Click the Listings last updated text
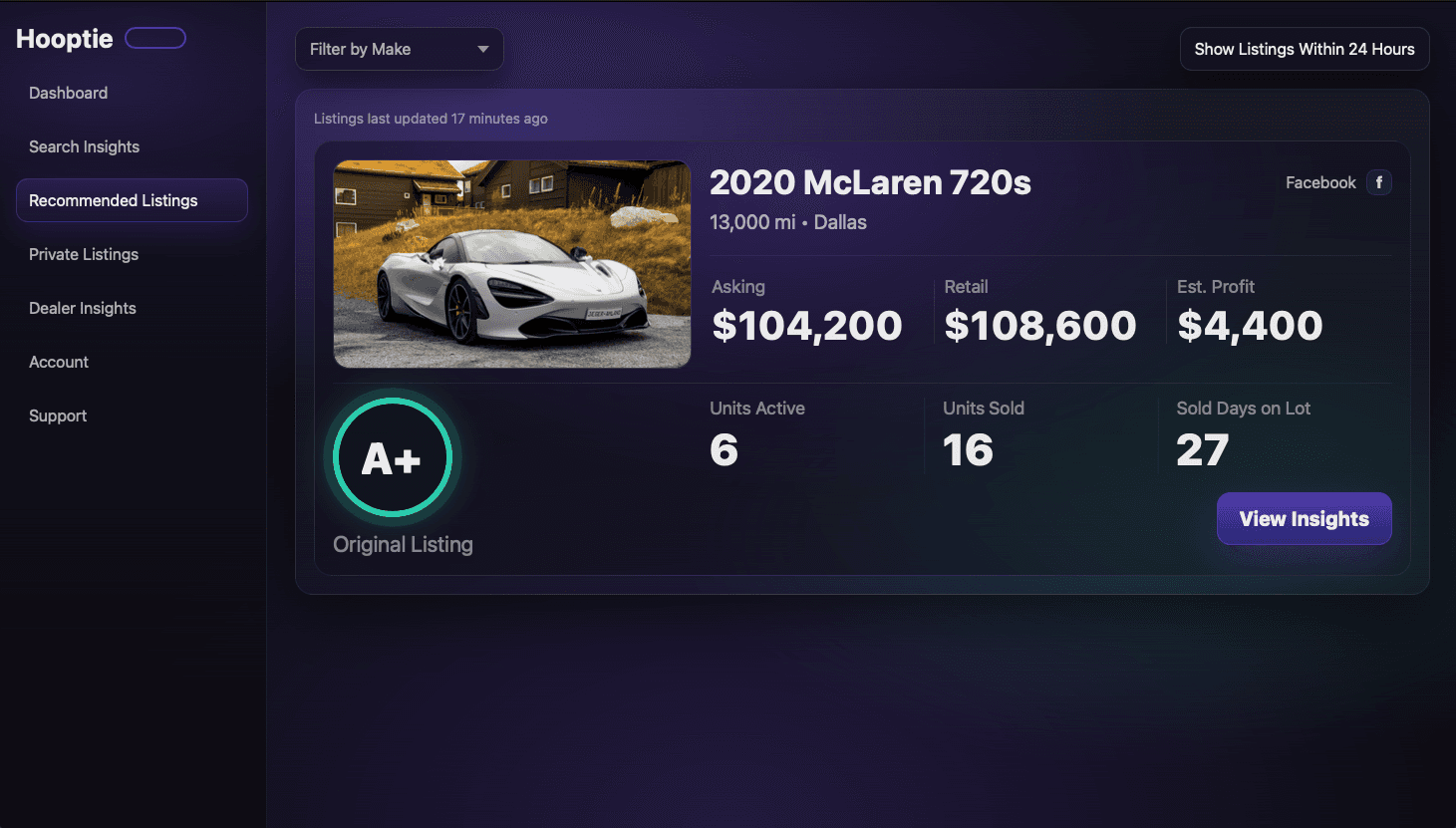The width and height of the screenshot is (1456, 828). [x=431, y=118]
